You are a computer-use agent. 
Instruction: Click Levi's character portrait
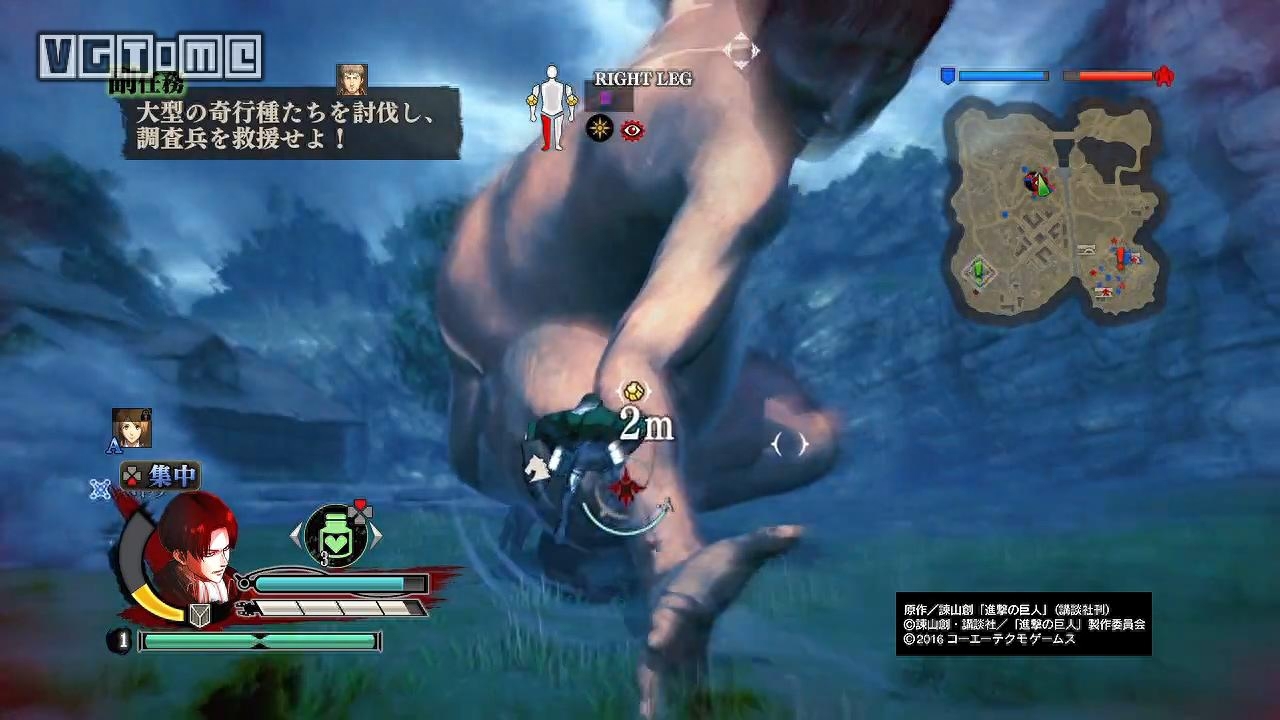(x=197, y=547)
